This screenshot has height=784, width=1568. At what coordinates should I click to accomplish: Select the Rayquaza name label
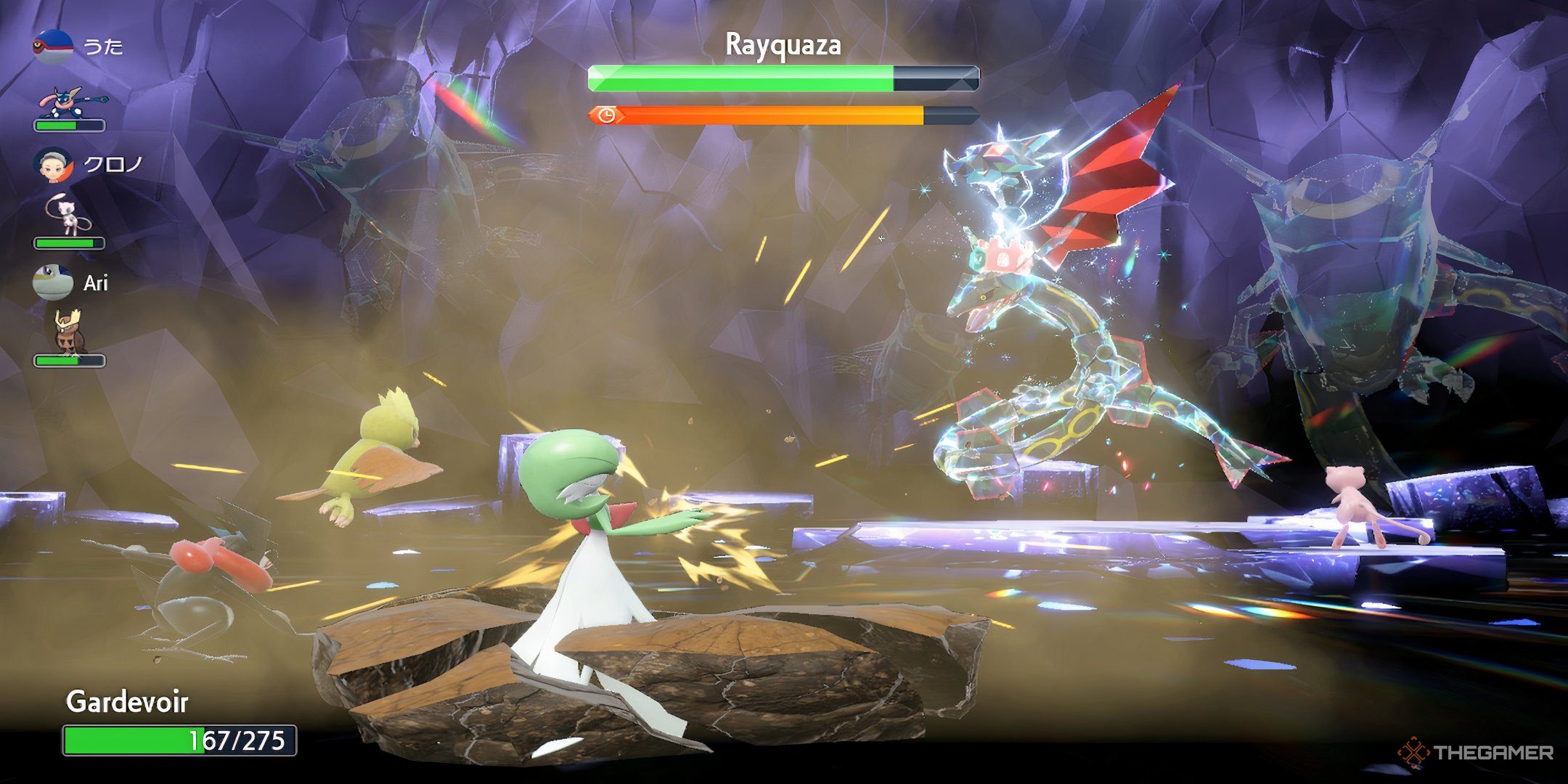(784, 46)
